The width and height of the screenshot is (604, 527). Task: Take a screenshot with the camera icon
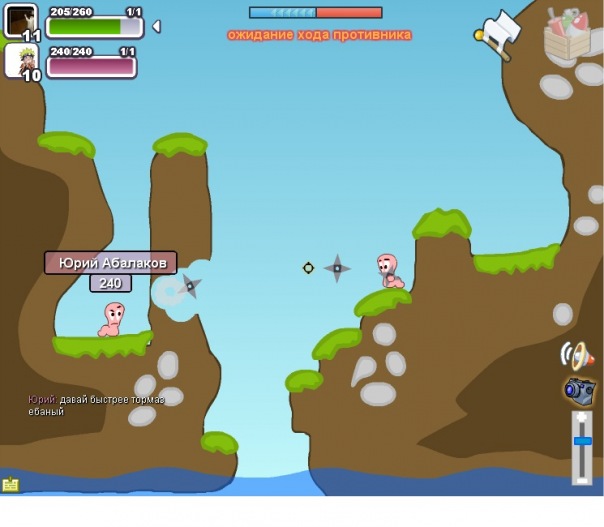[x=579, y=390]
